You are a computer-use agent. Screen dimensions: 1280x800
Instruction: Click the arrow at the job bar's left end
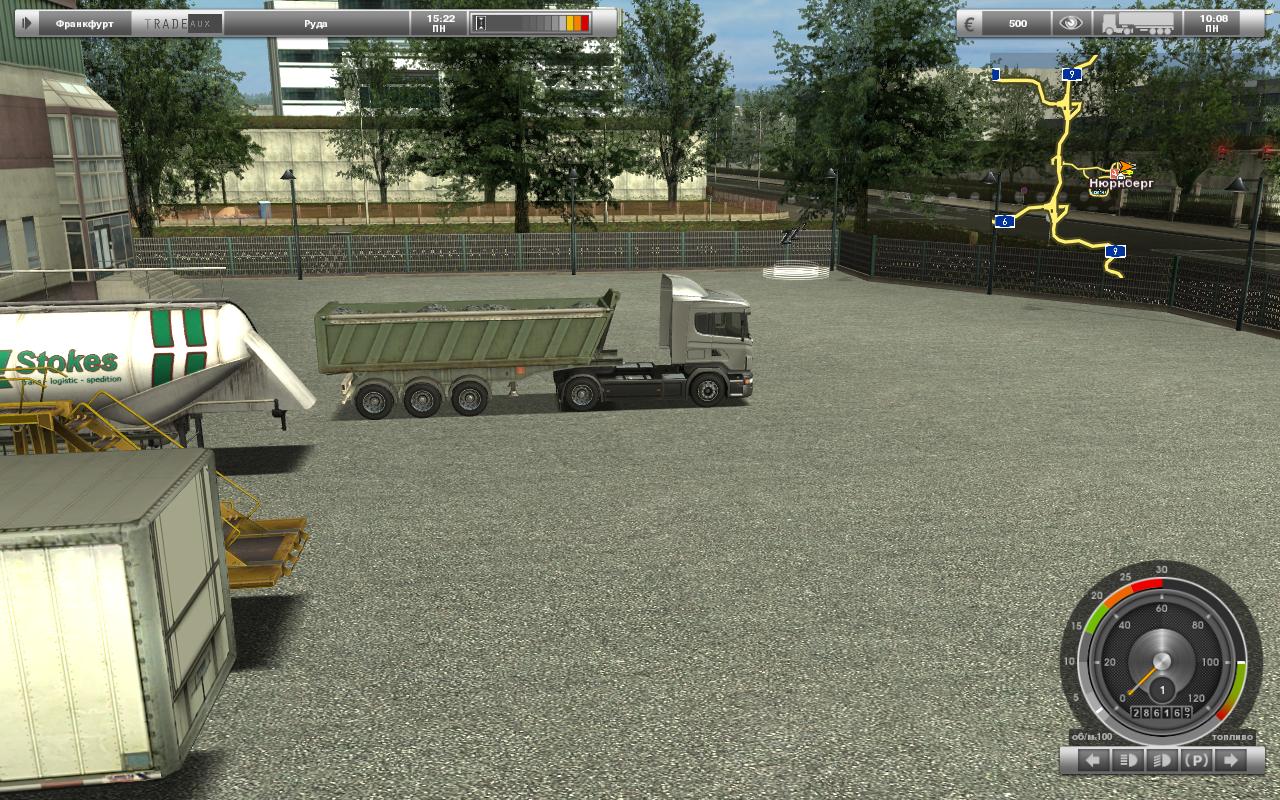pos(26,23)
